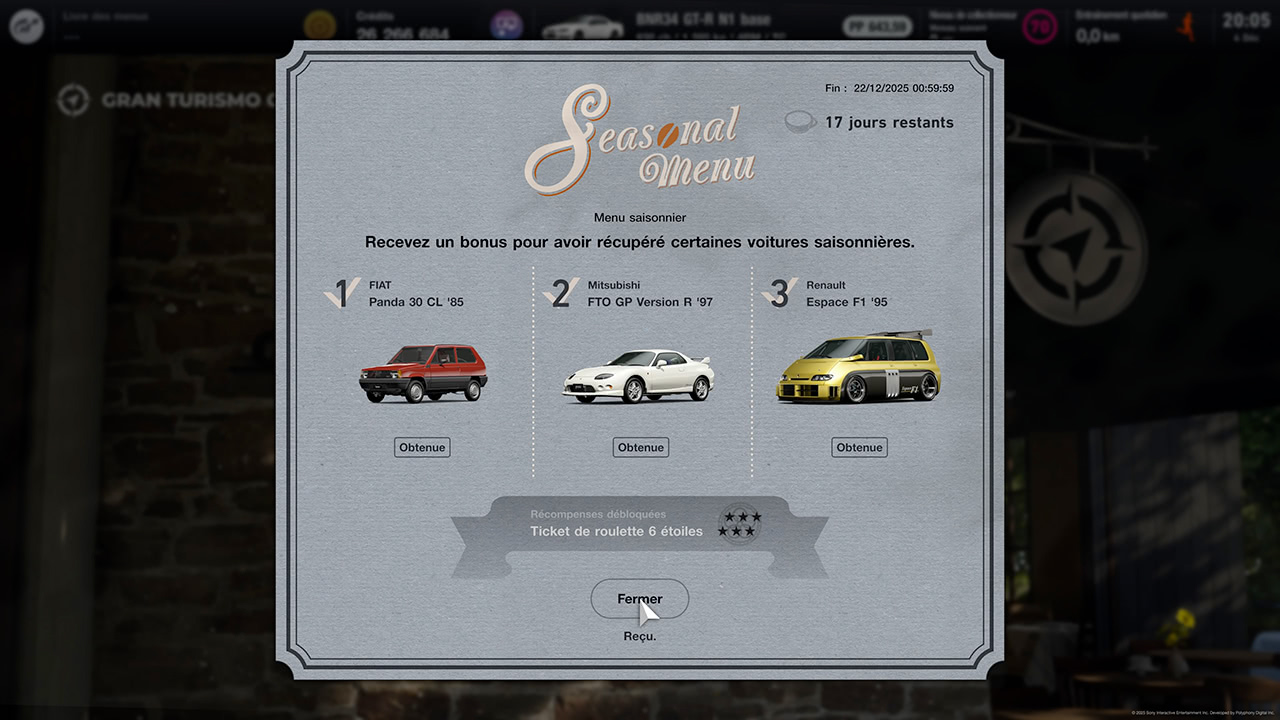This screenshot has height=720, width=1280.
Task: Click the checkmark beside Mitsubishi FTO GP Version R
Action: (560, 291)
